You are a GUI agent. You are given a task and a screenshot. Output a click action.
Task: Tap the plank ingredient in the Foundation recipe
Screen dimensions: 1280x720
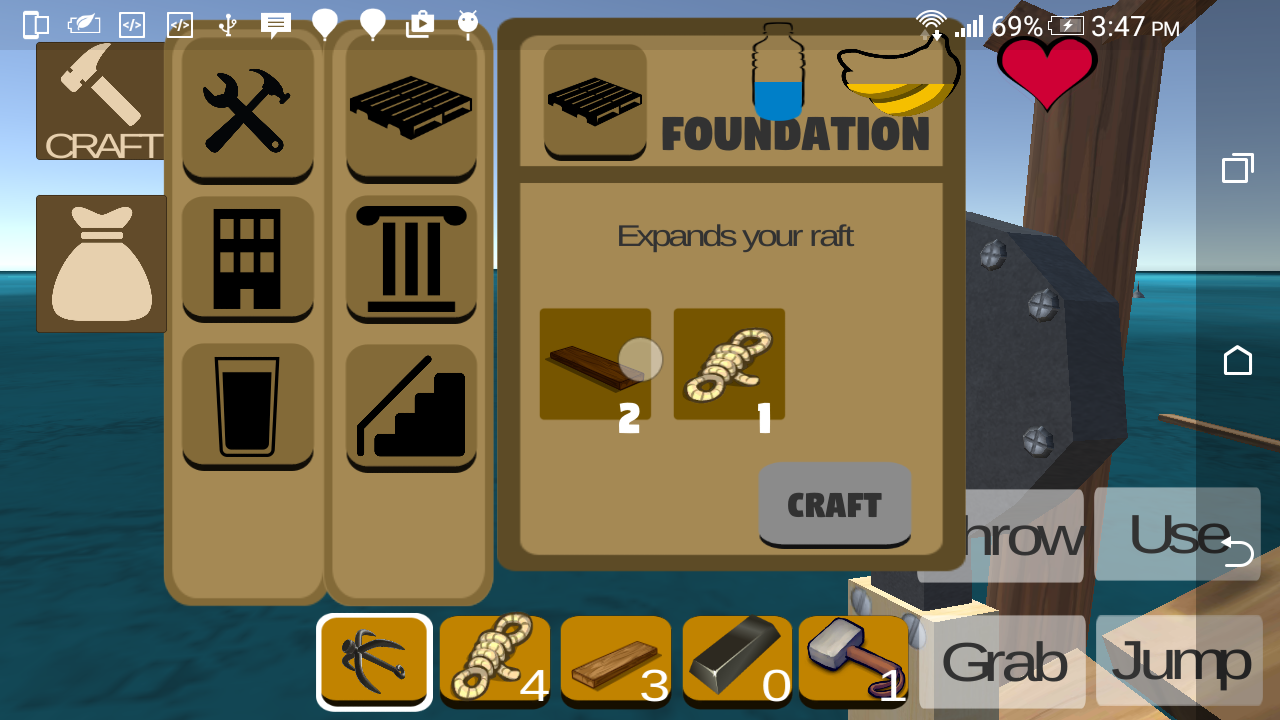(595, 363)
